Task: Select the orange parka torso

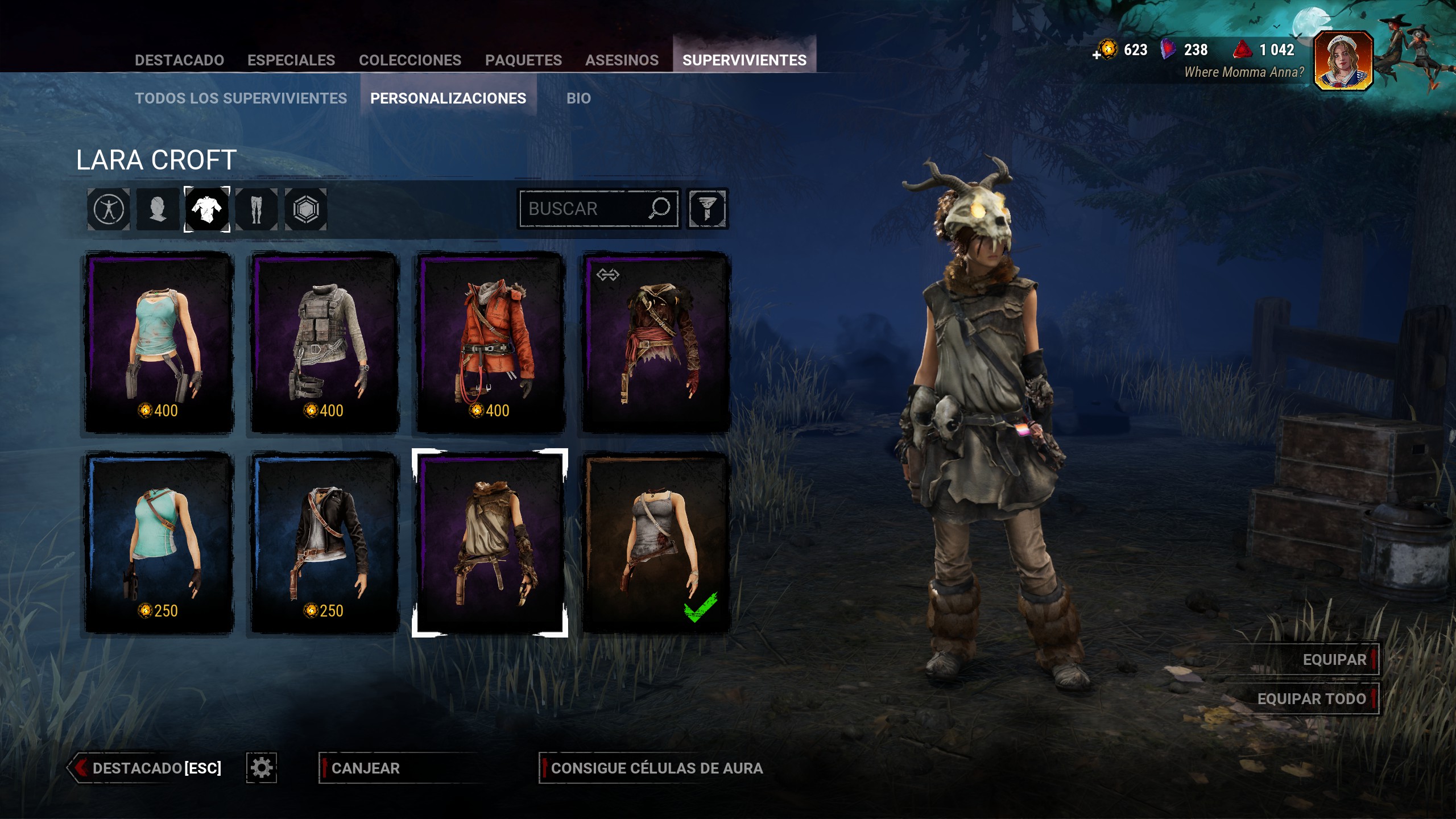Action: tap(490, 342)
